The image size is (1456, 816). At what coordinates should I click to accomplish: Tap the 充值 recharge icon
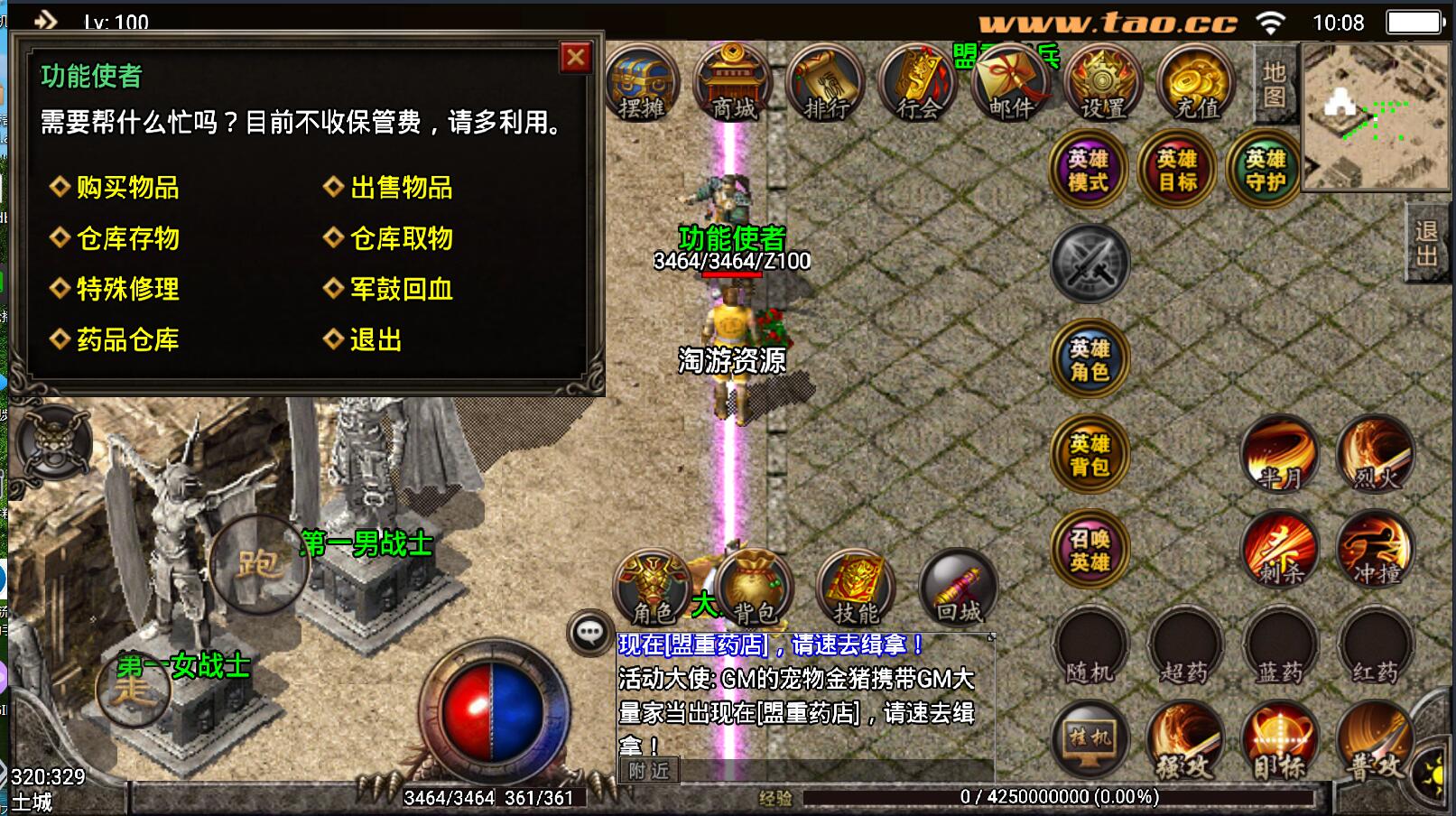1197,83
